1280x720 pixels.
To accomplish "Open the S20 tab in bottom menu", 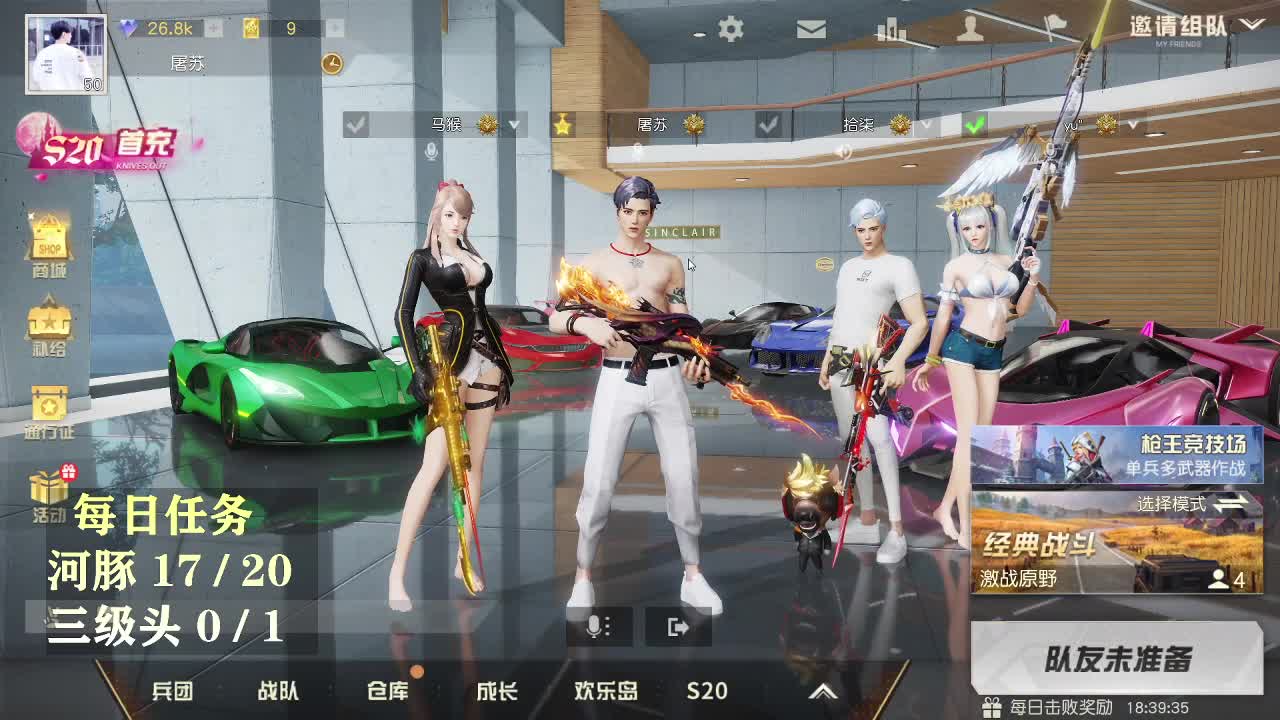I will [709, 690].
